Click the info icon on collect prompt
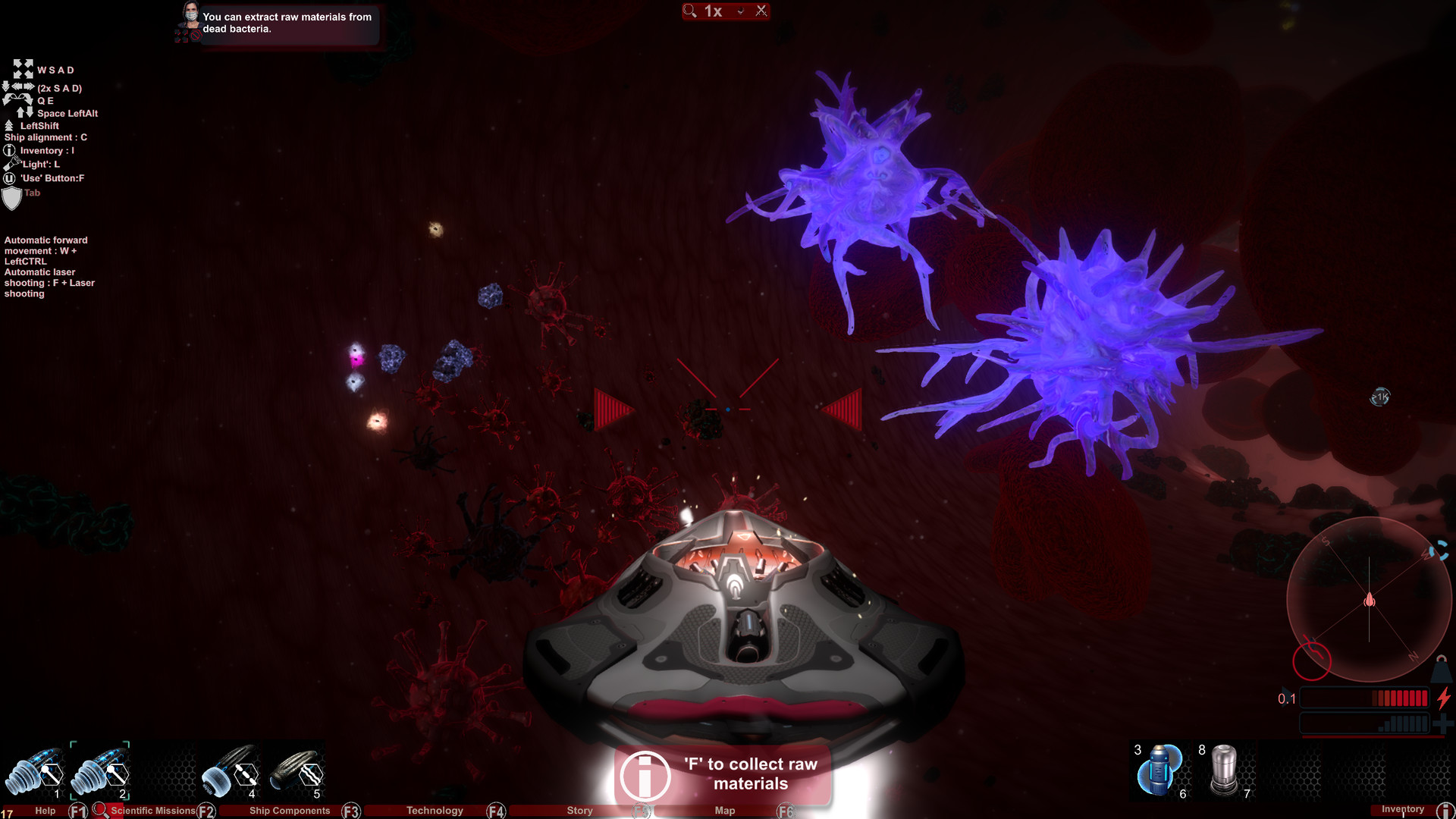The width and height of the screenshot is (1456, 819). point(645,776)
